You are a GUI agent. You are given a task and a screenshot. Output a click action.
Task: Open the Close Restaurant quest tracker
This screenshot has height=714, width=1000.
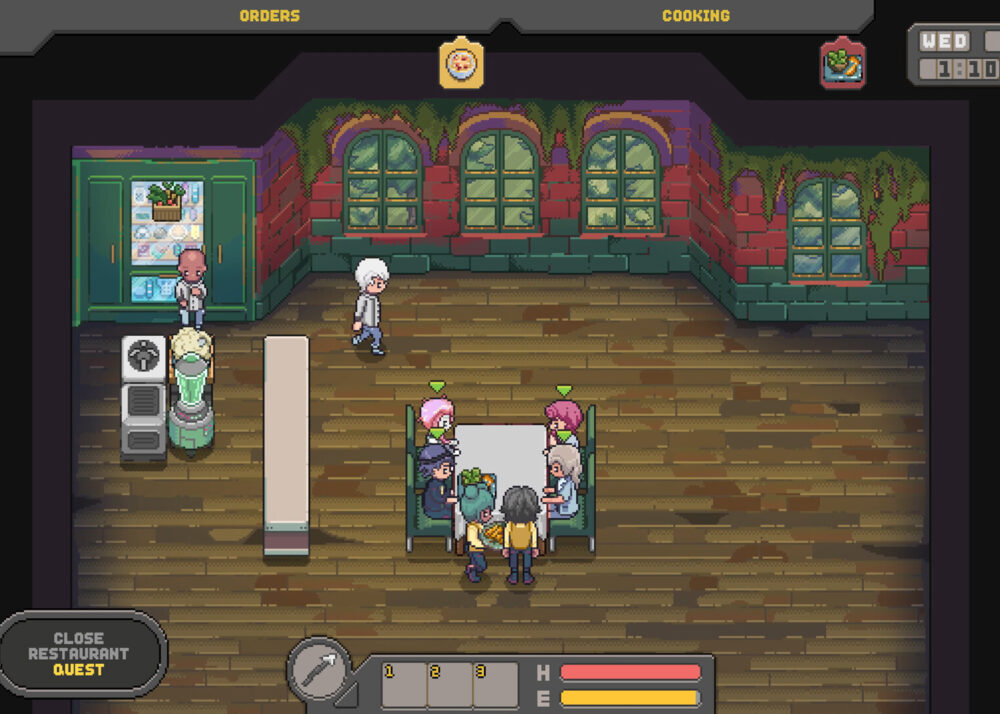80,654
